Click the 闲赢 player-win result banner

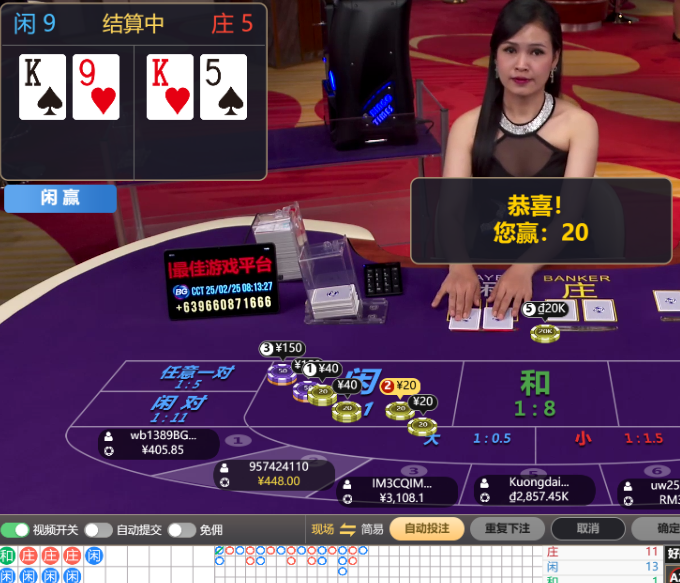coord(60,198)
